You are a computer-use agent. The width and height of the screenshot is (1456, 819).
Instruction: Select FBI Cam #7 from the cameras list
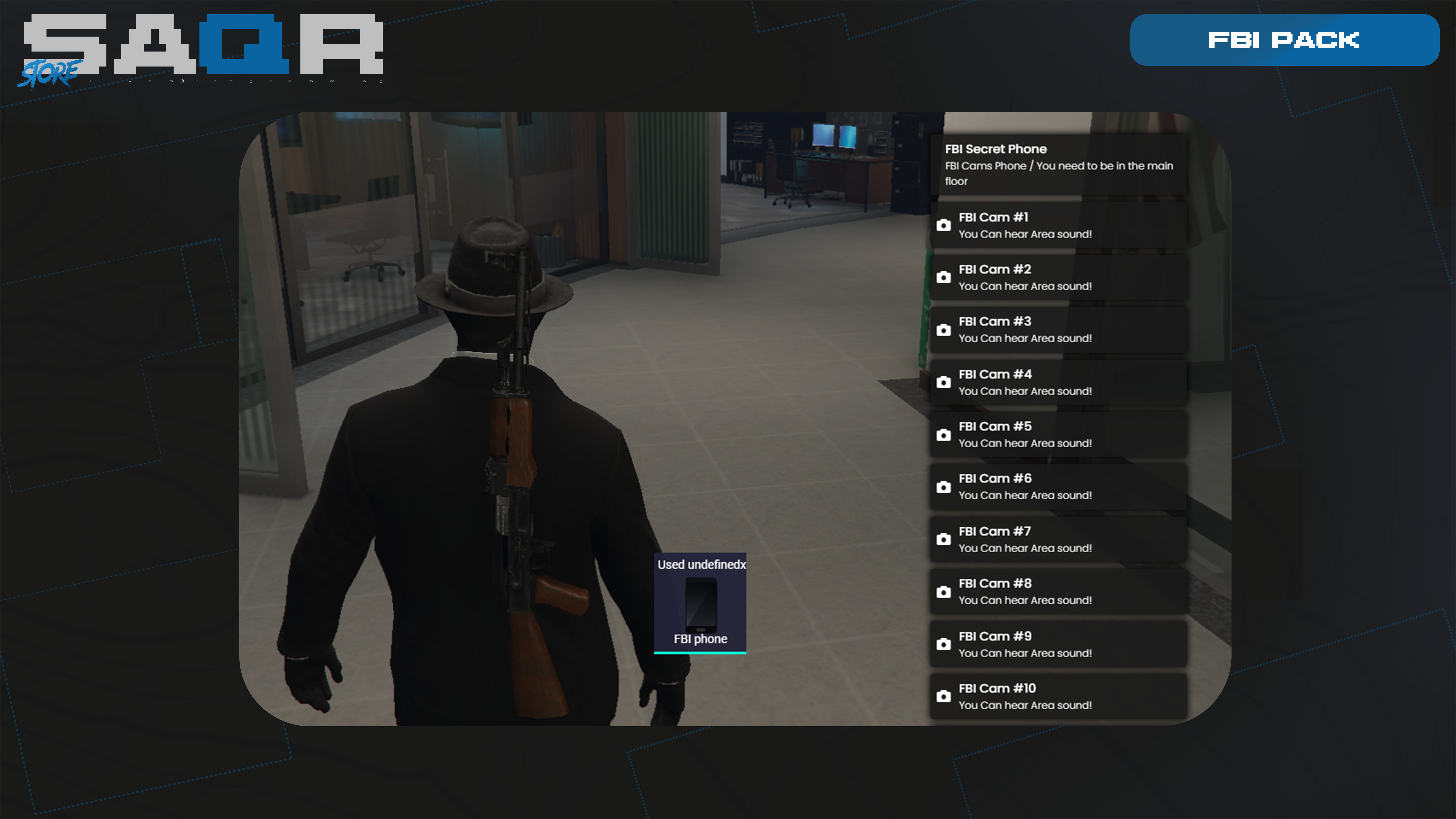click(1057, 540)
